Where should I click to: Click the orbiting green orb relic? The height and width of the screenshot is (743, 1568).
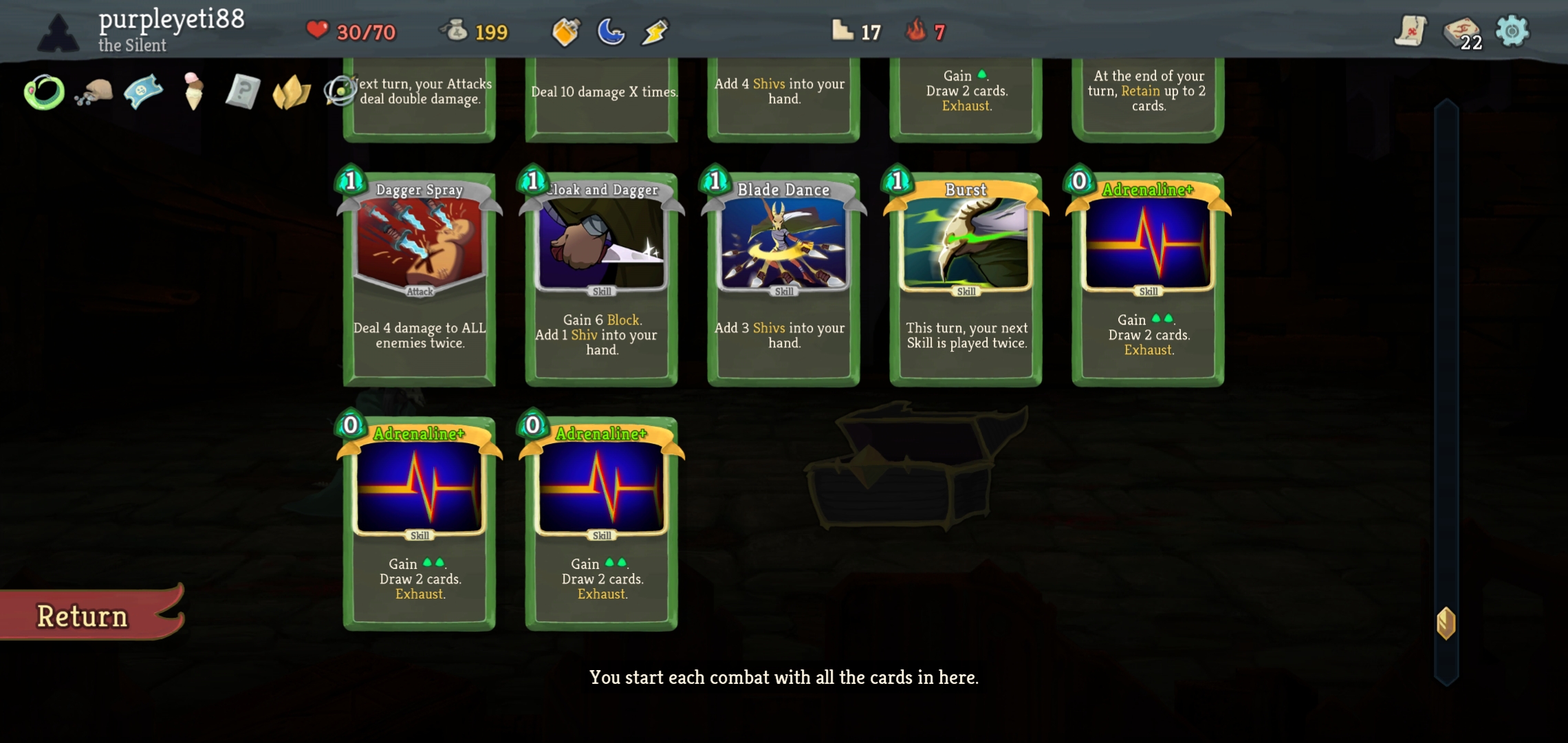coord(338,89)
